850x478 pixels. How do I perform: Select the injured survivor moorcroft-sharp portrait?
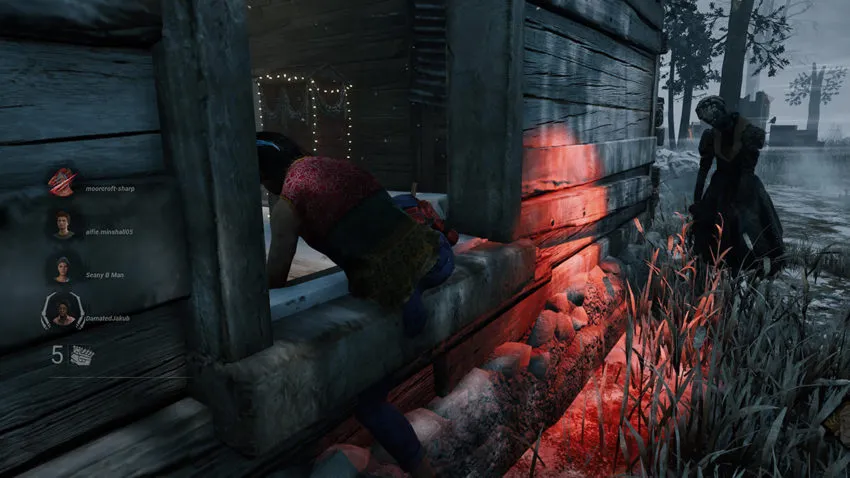[x=62, y=182]
